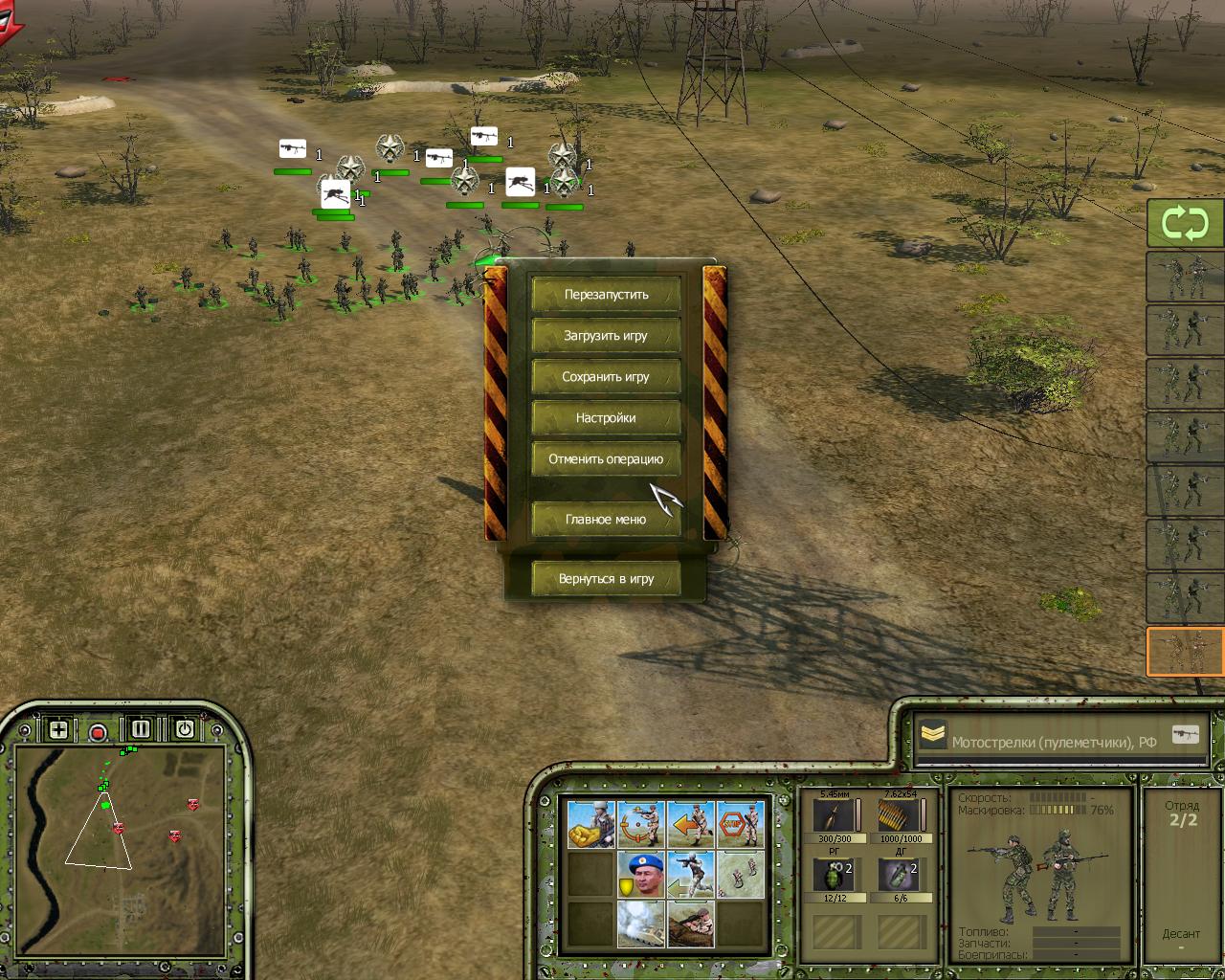Open the Загрузить игру load menu
Viewport: 1225px width, 980px height.
[606, 336]
